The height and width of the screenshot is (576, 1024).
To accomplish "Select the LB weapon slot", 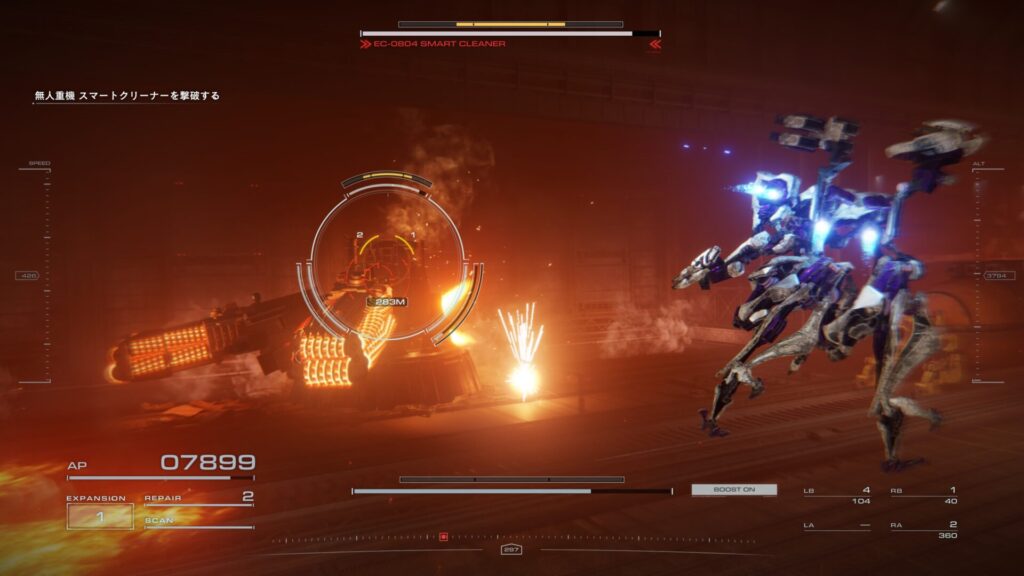I will tap(836, 495).
